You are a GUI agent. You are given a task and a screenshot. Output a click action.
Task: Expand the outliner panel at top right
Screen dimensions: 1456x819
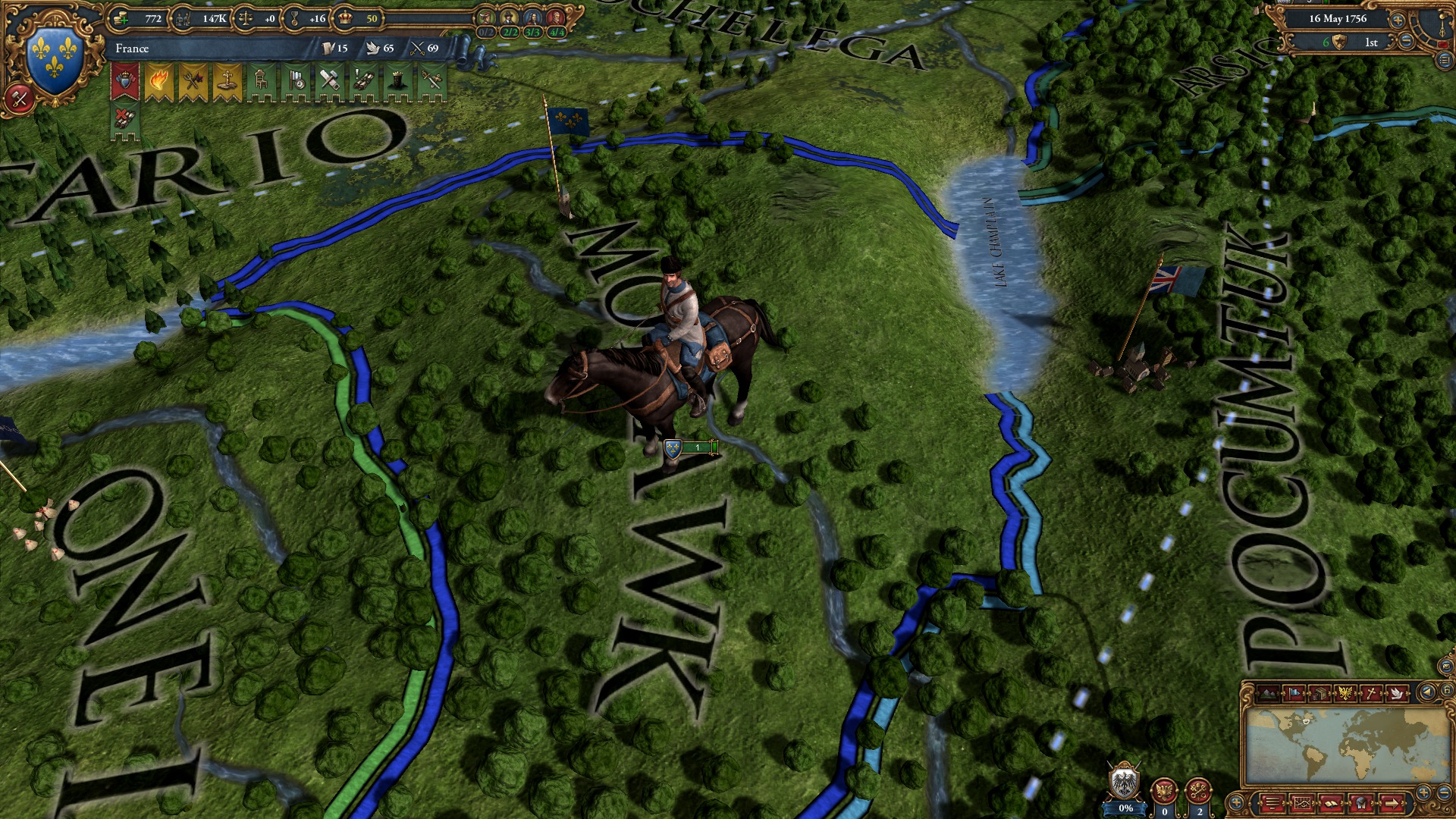click(1444, 60)
